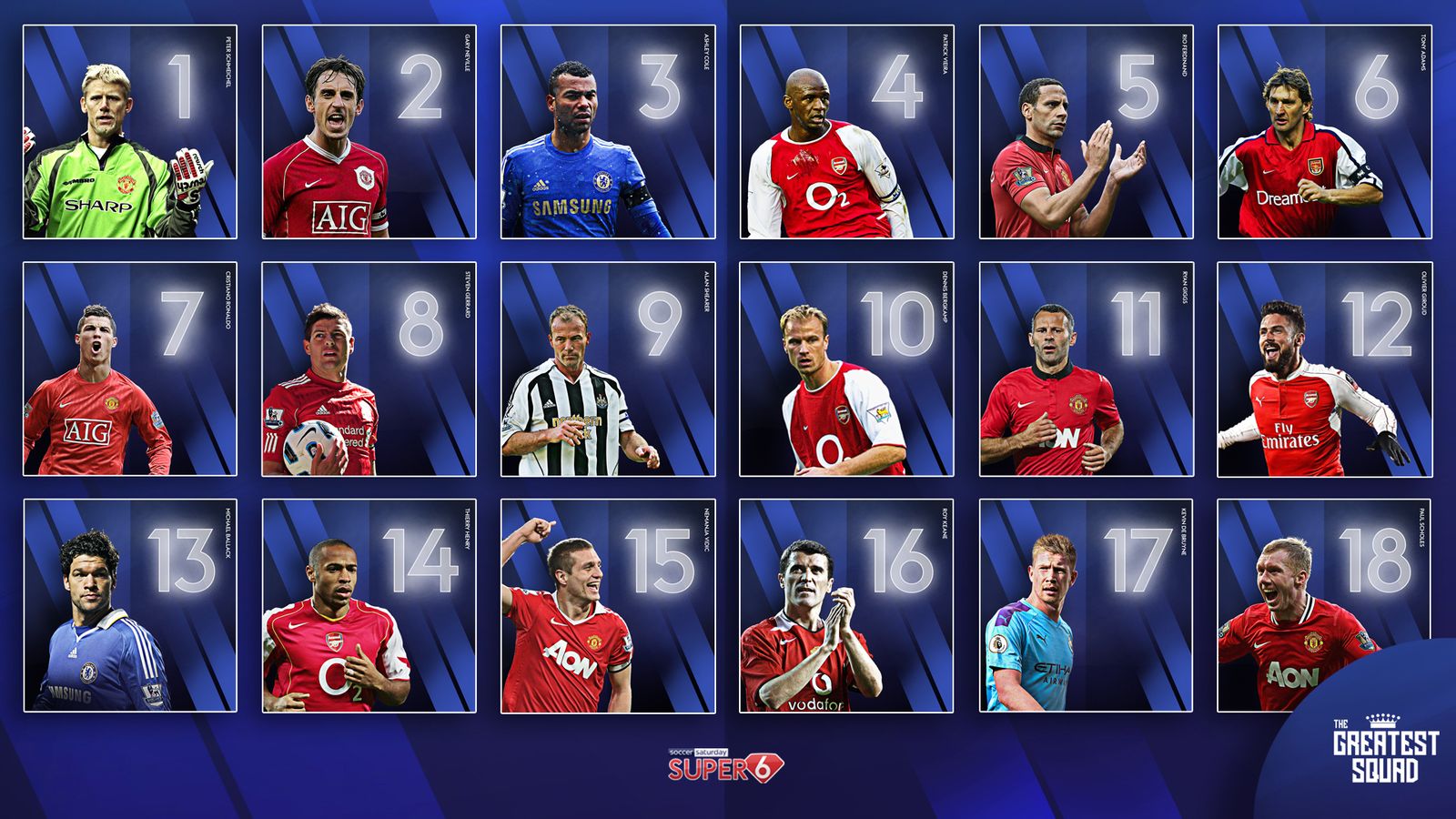This screenshot has width=1456, height=819.
Task: Choose the card numbered 2
Action: [369, 132]
